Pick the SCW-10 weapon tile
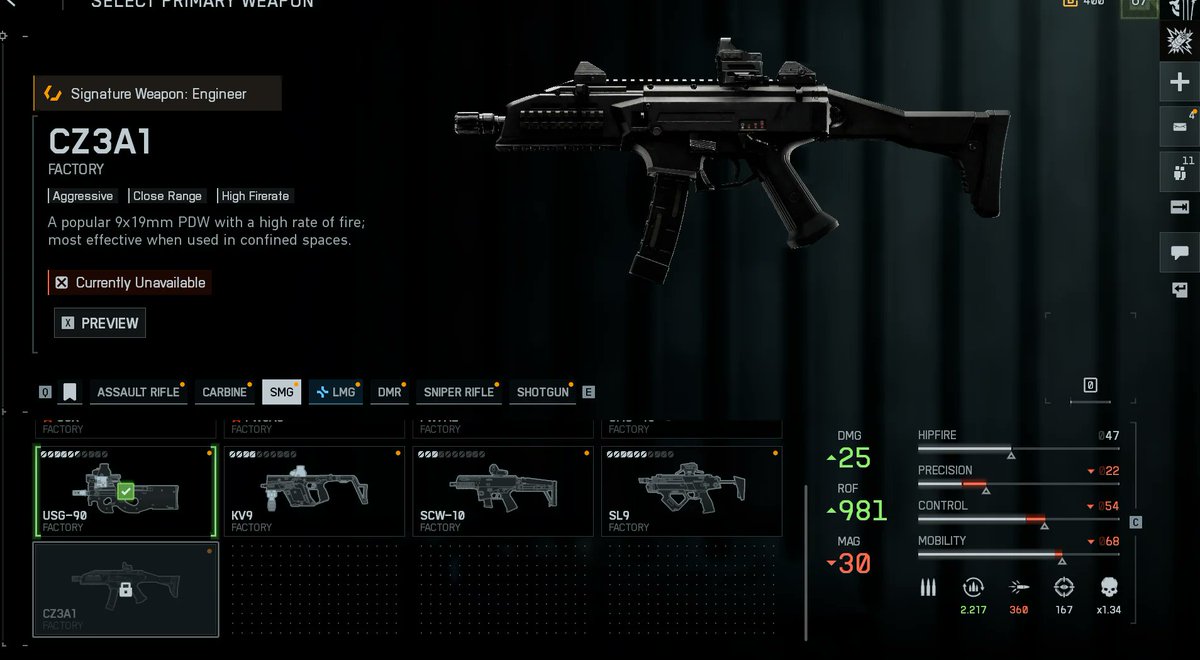 tap(504, 491)
